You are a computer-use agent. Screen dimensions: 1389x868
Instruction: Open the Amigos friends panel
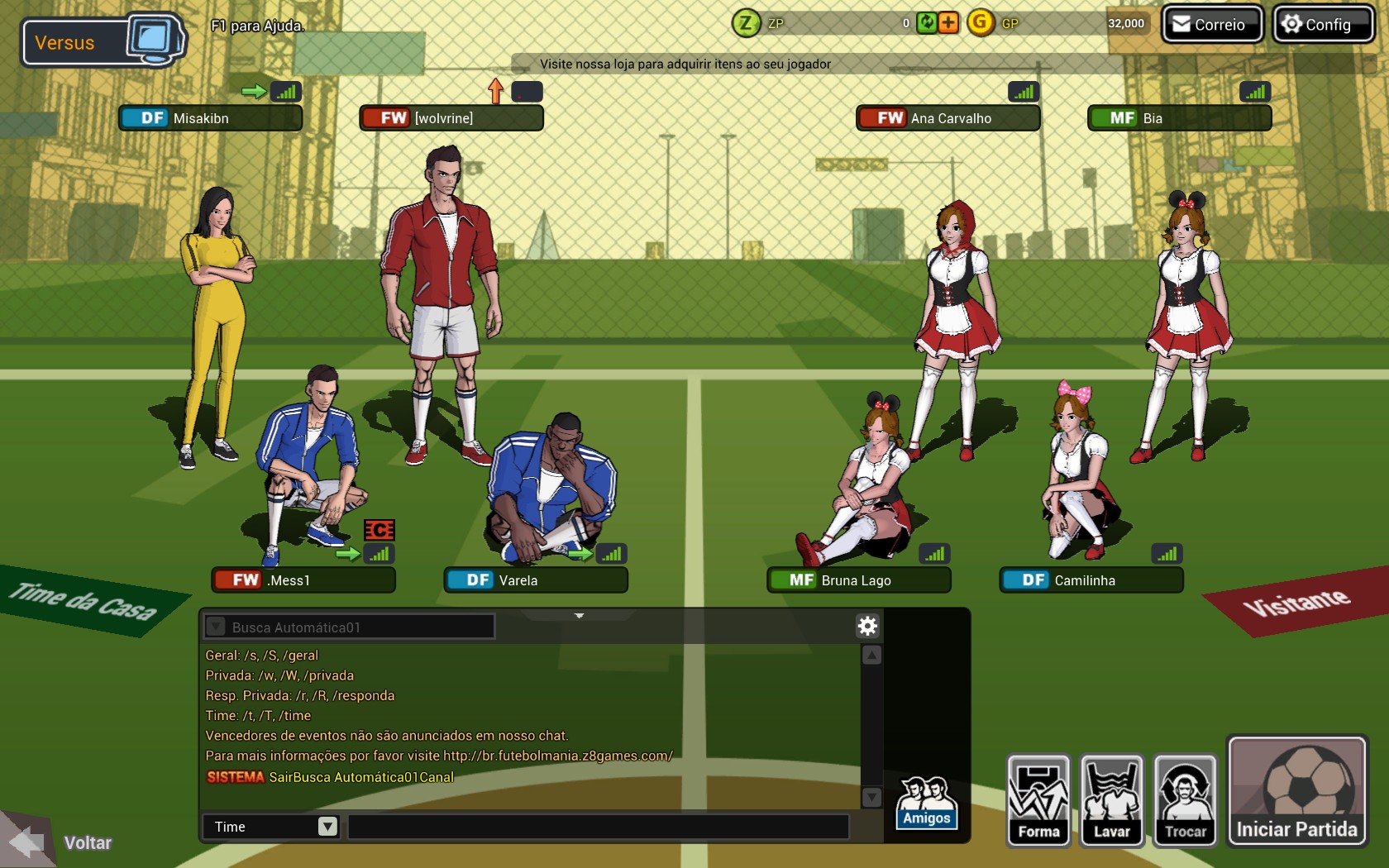tap(926, 802)
